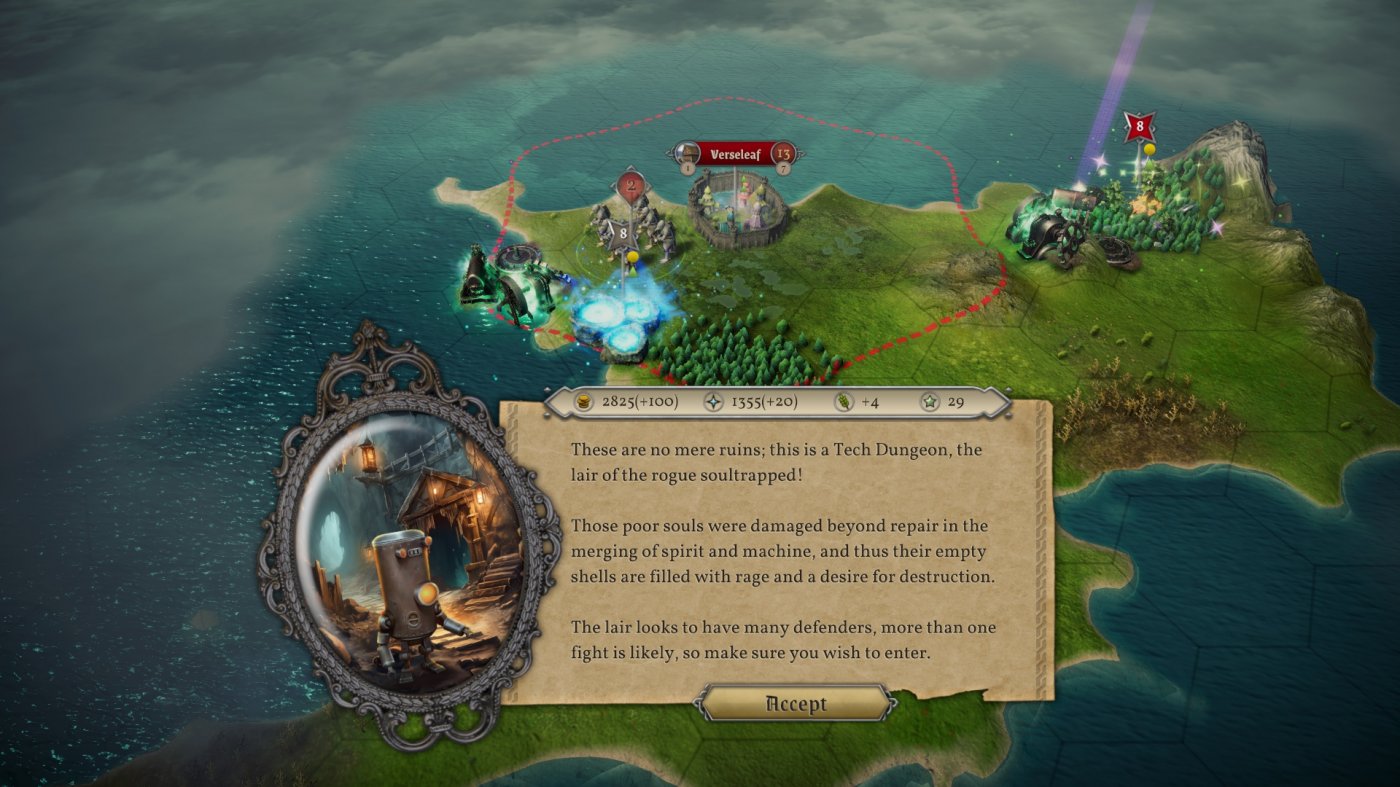Select the population circle showing 13
The image size is (1400, 787).
783,154
